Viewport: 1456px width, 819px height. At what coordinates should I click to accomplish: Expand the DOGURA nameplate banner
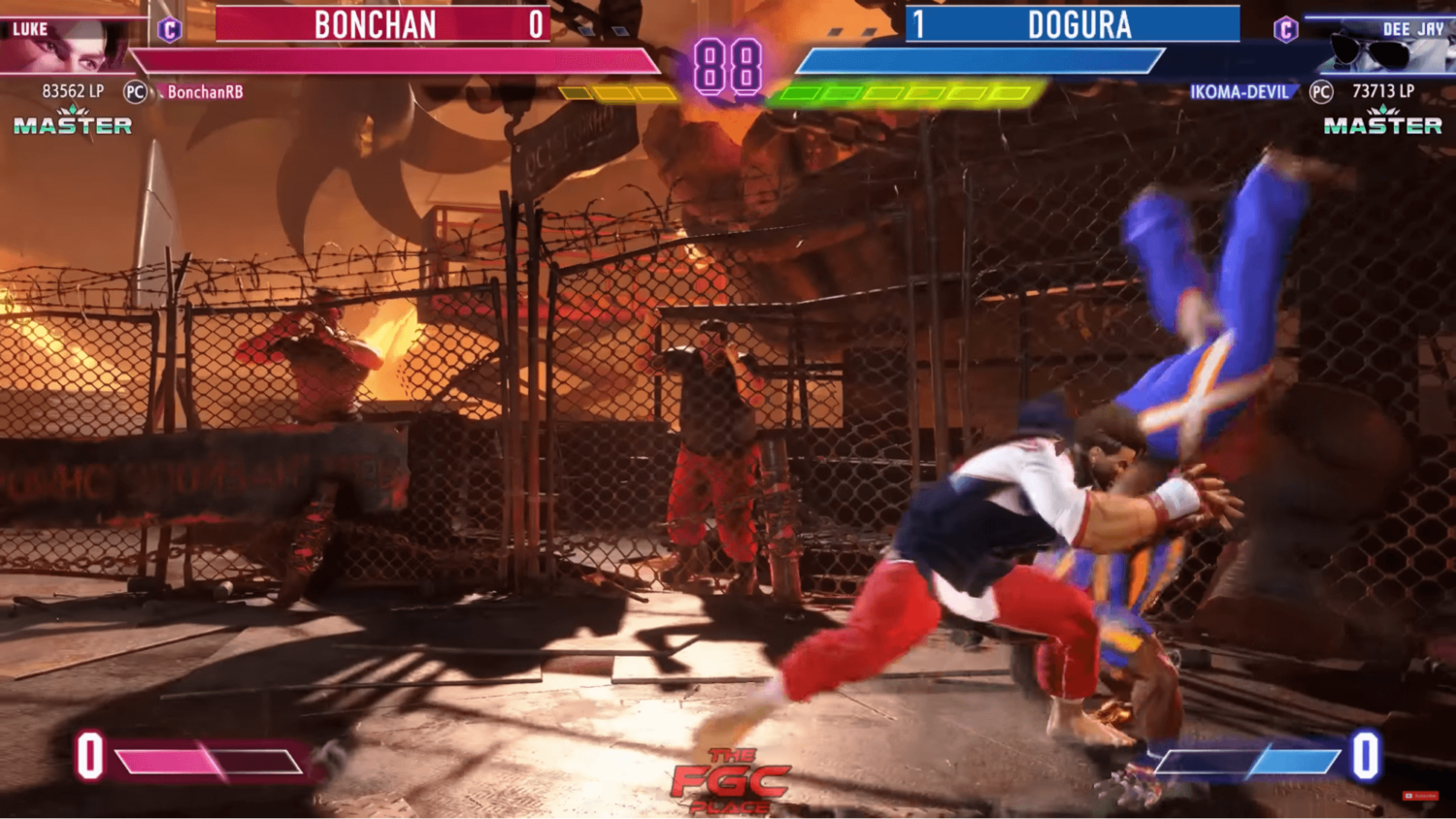[x=1077, y=25]
